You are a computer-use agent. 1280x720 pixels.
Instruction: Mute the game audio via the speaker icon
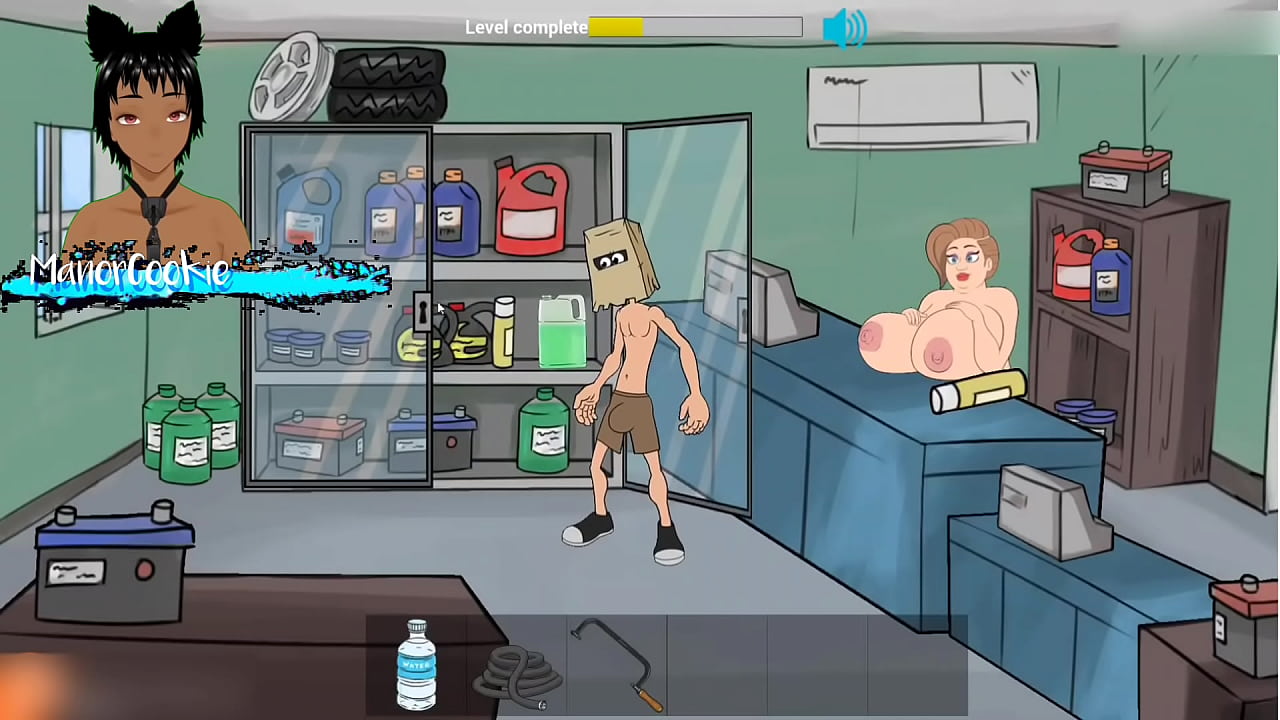tap(846, 27)
